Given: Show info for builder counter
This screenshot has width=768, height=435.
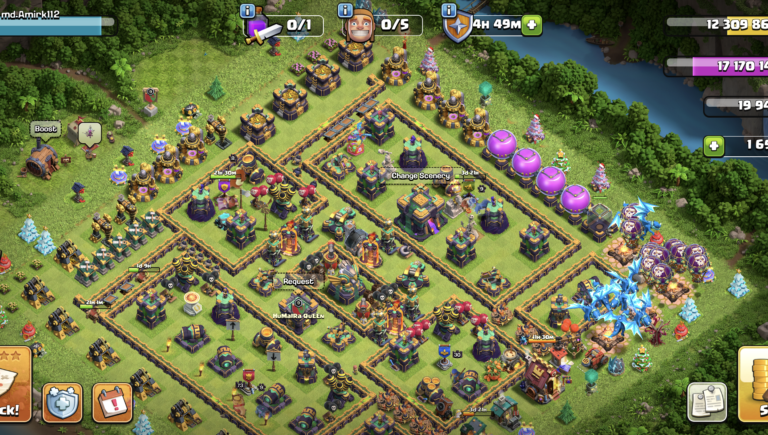Looking at the screenshot, I should coord(344,10).
